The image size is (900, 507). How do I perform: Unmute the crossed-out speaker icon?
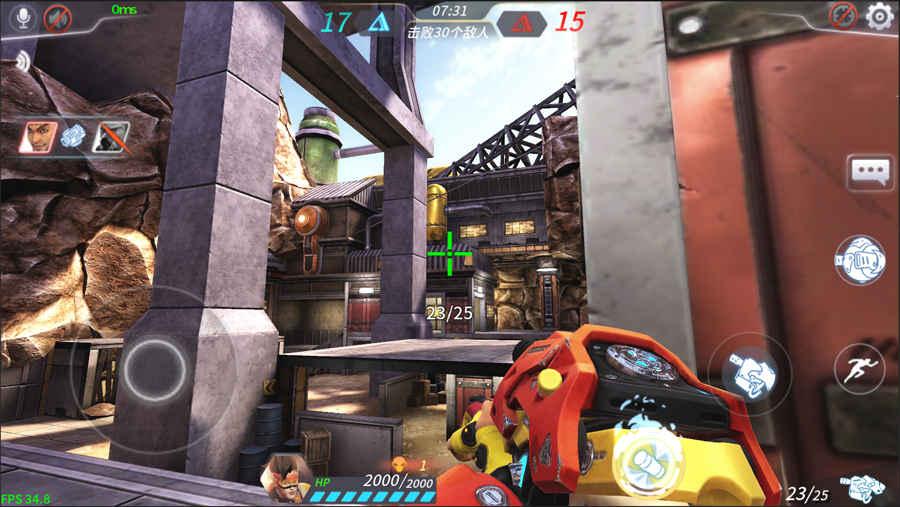tap(58, 17)
